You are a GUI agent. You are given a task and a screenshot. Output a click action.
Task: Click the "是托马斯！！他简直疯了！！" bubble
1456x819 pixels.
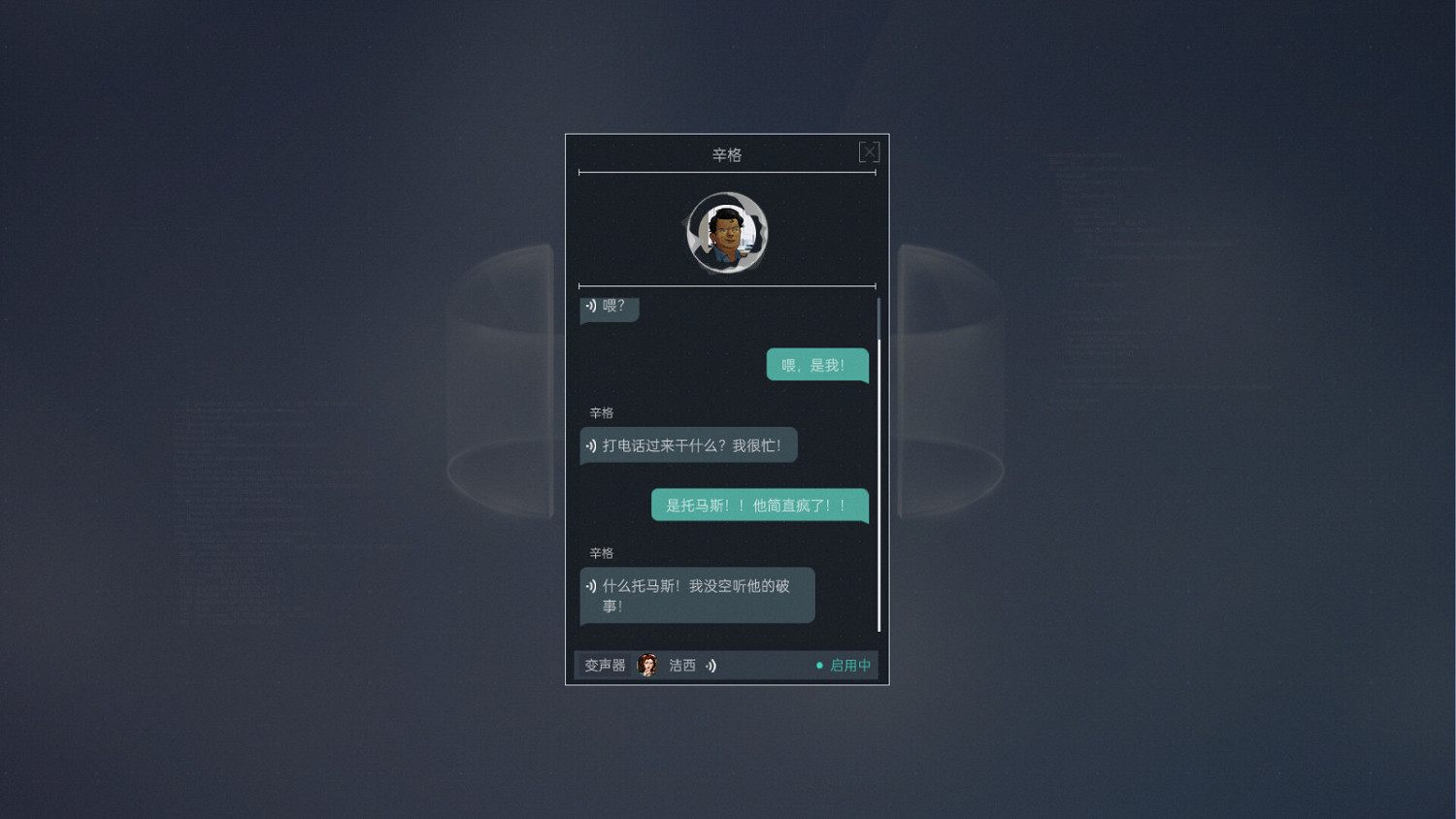pos(760,505)
